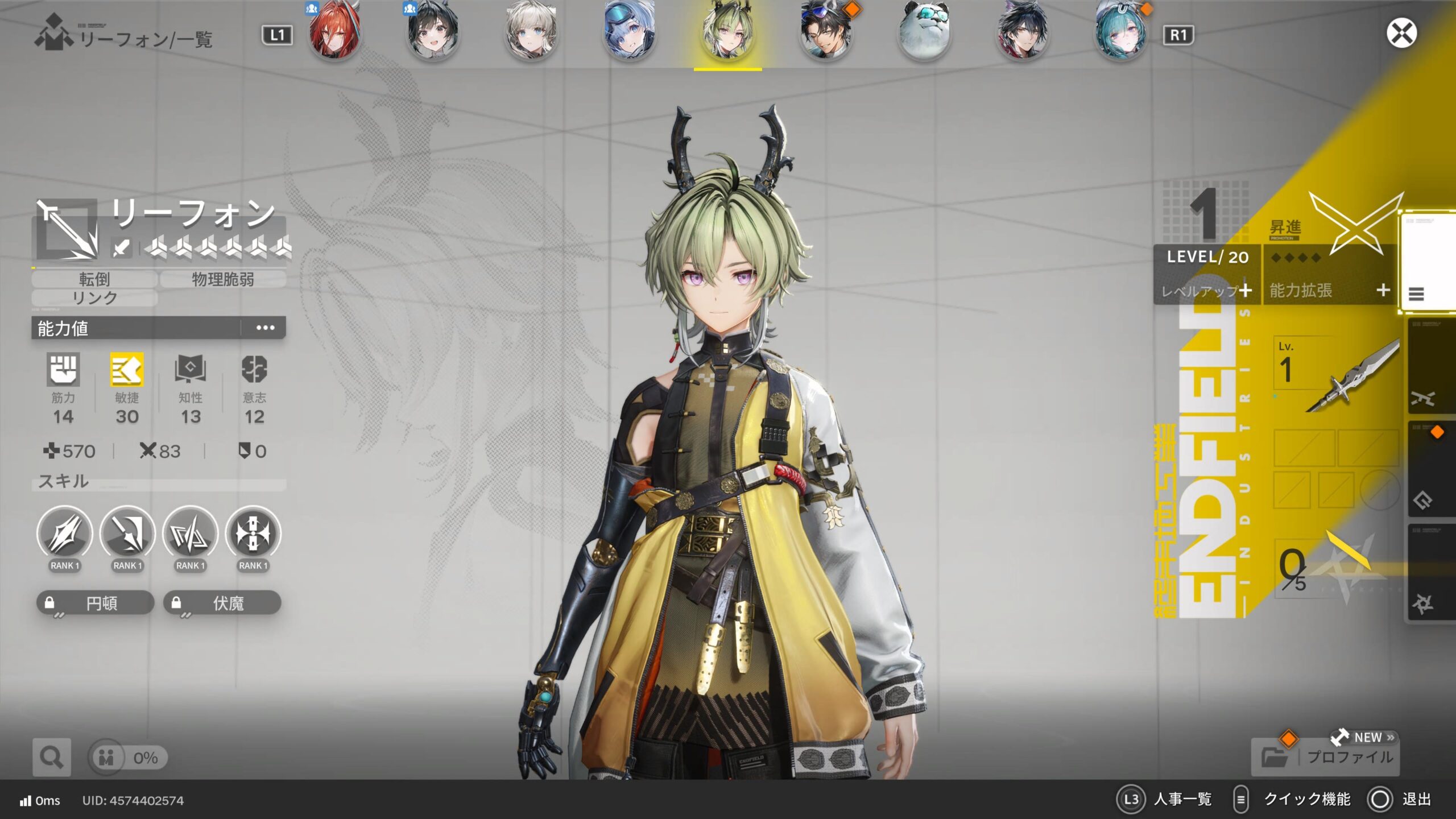The width and height of the screenshot is (1456, 819).
Task: Close the operator screen with the X button
Action: pos(1401,33)
